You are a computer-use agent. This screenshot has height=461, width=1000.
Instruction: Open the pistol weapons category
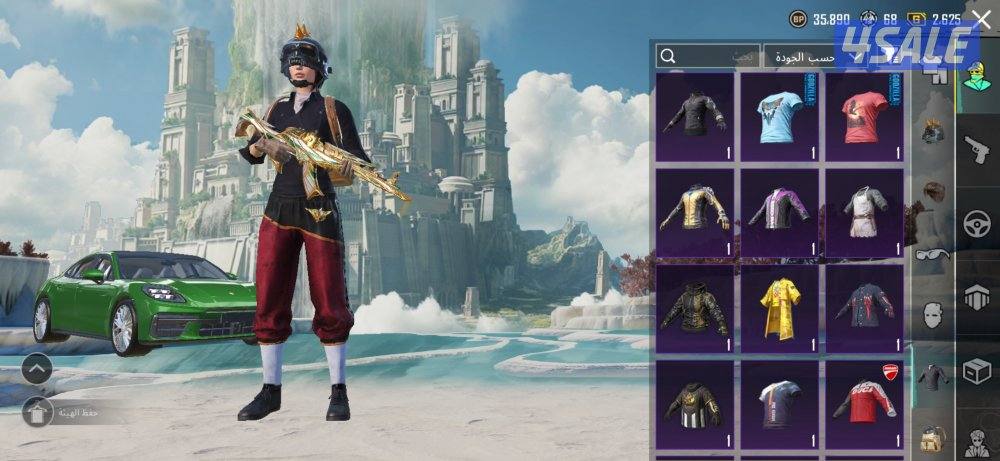pos(976,149)
